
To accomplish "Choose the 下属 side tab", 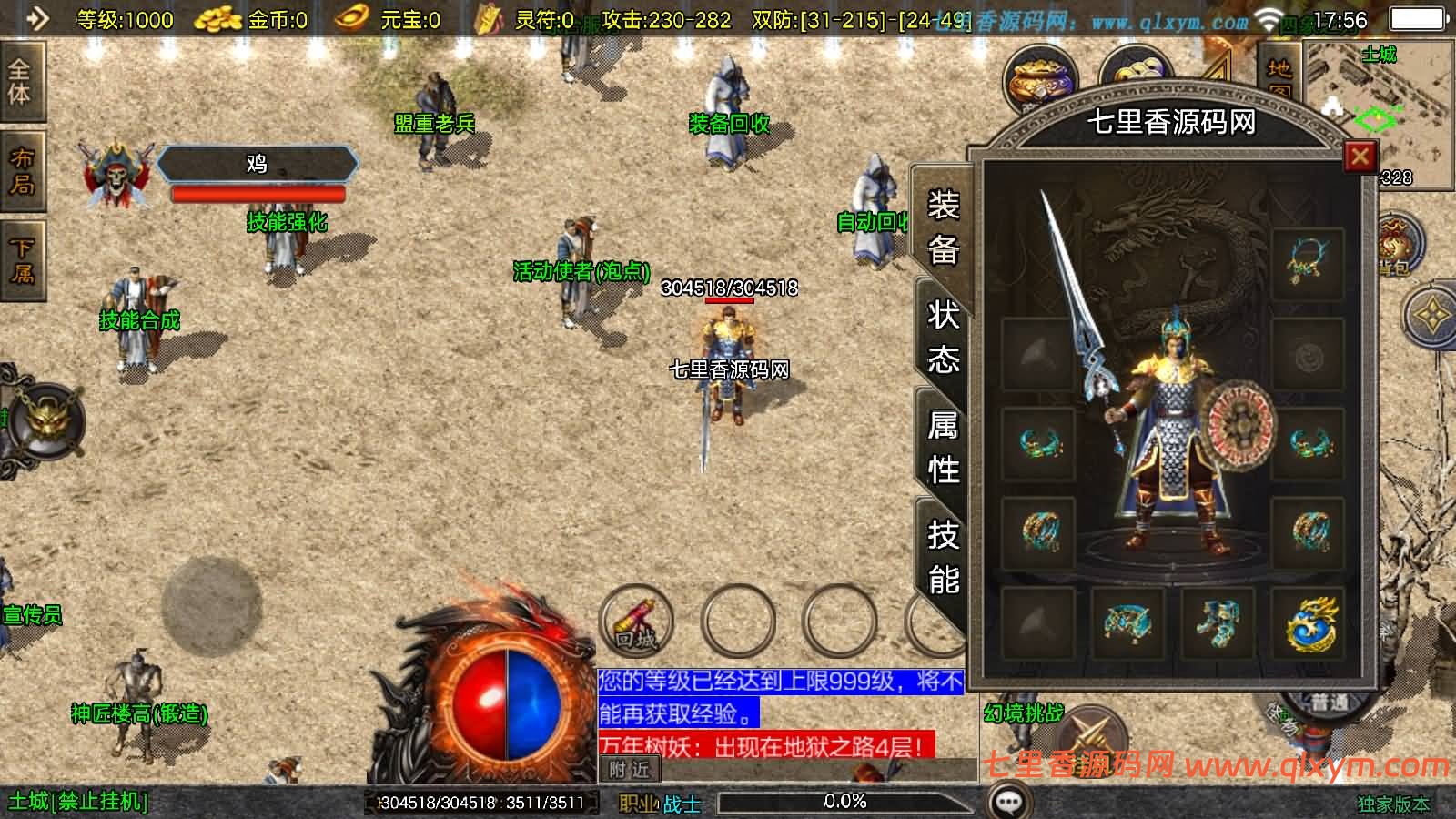I will (x=22, y=261).
